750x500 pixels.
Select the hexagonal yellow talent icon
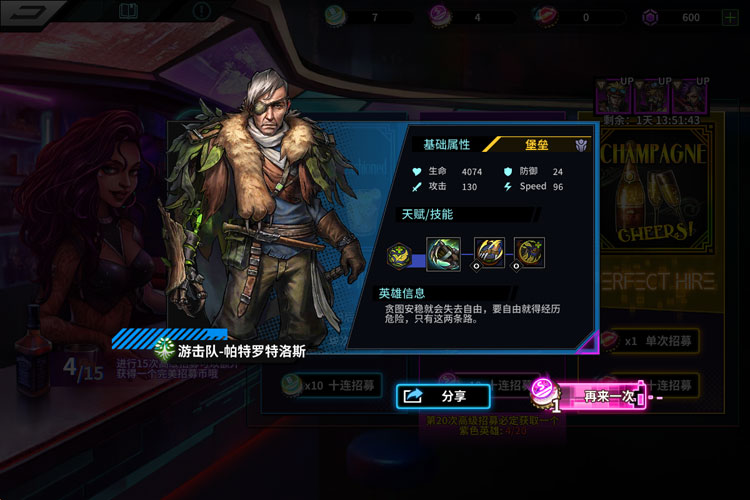(398, 254)
